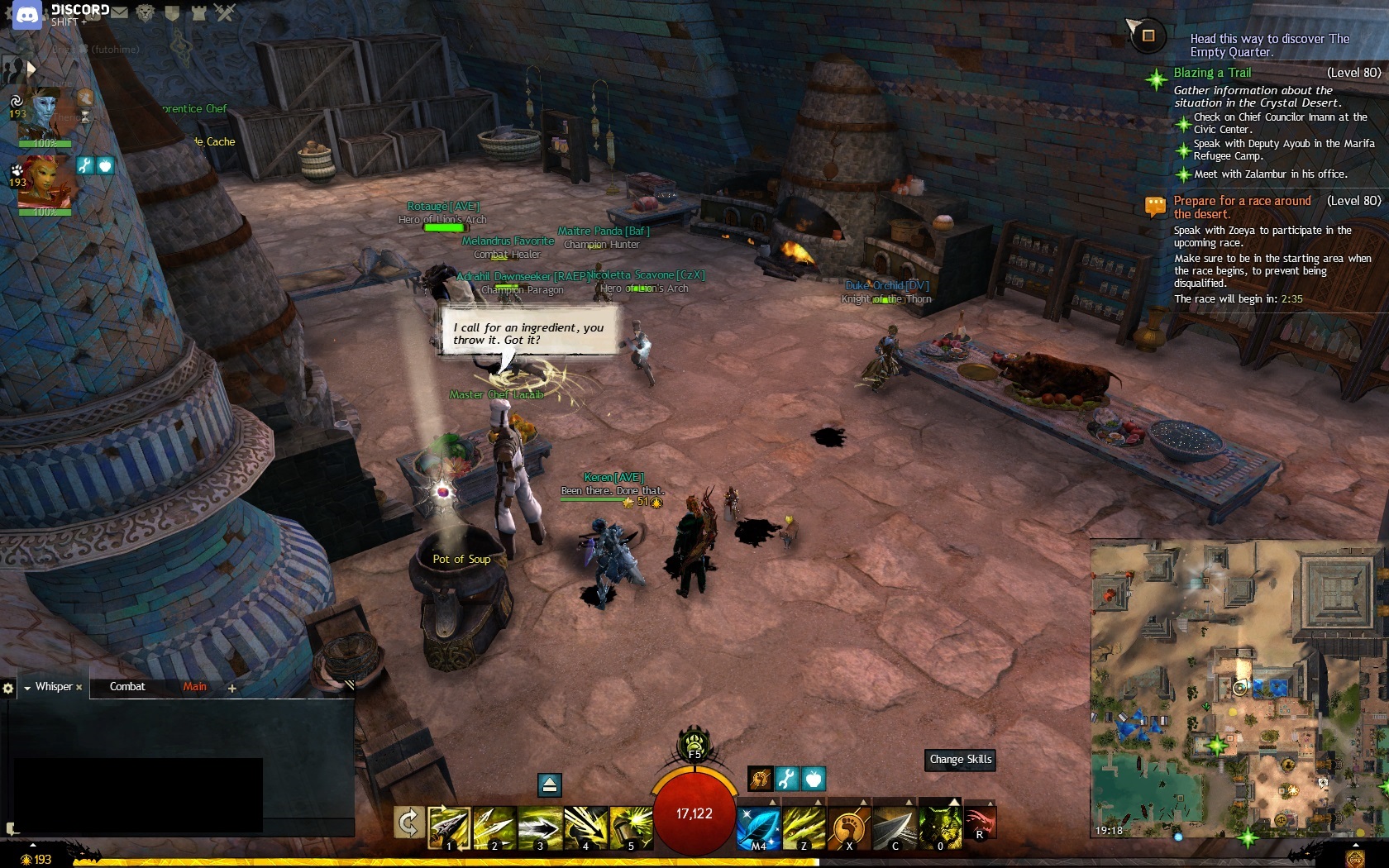Use weapon skill 3 white arrow
This screenshot has width=1389, height=868.
pyautogui.click(x=540, y=827)
